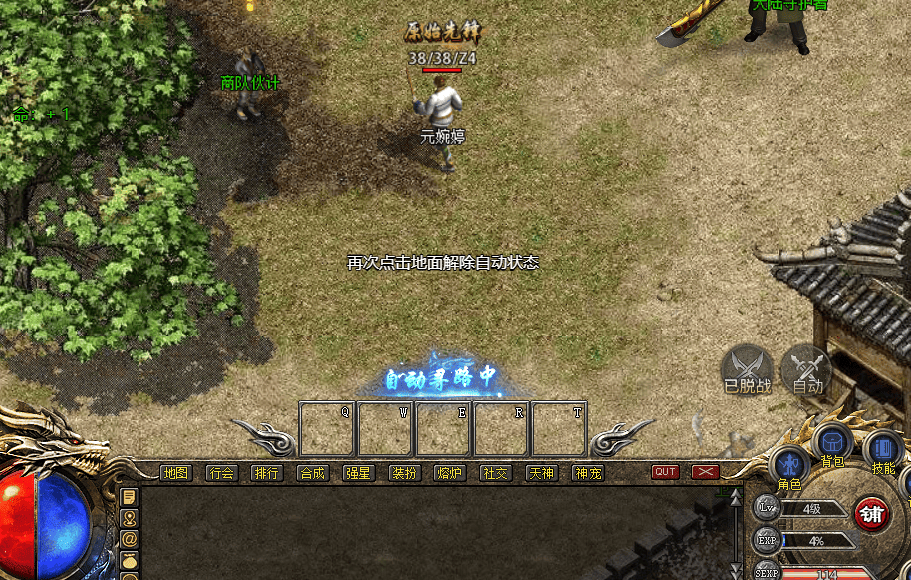Open the 背包 backpack
This screenshot has width=911, height=580.
pyautogui.click(x=831, y=443)
